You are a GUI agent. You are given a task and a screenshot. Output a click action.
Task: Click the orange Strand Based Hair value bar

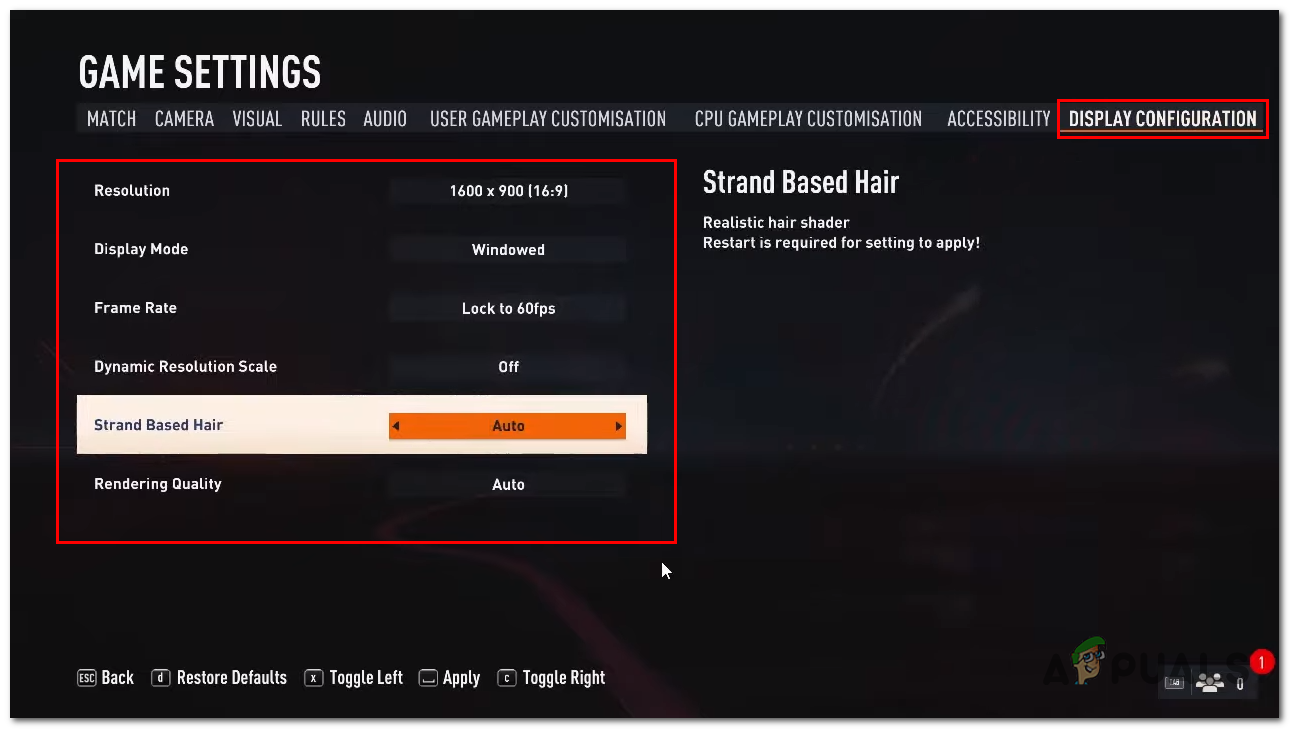[x=508, y=425]
